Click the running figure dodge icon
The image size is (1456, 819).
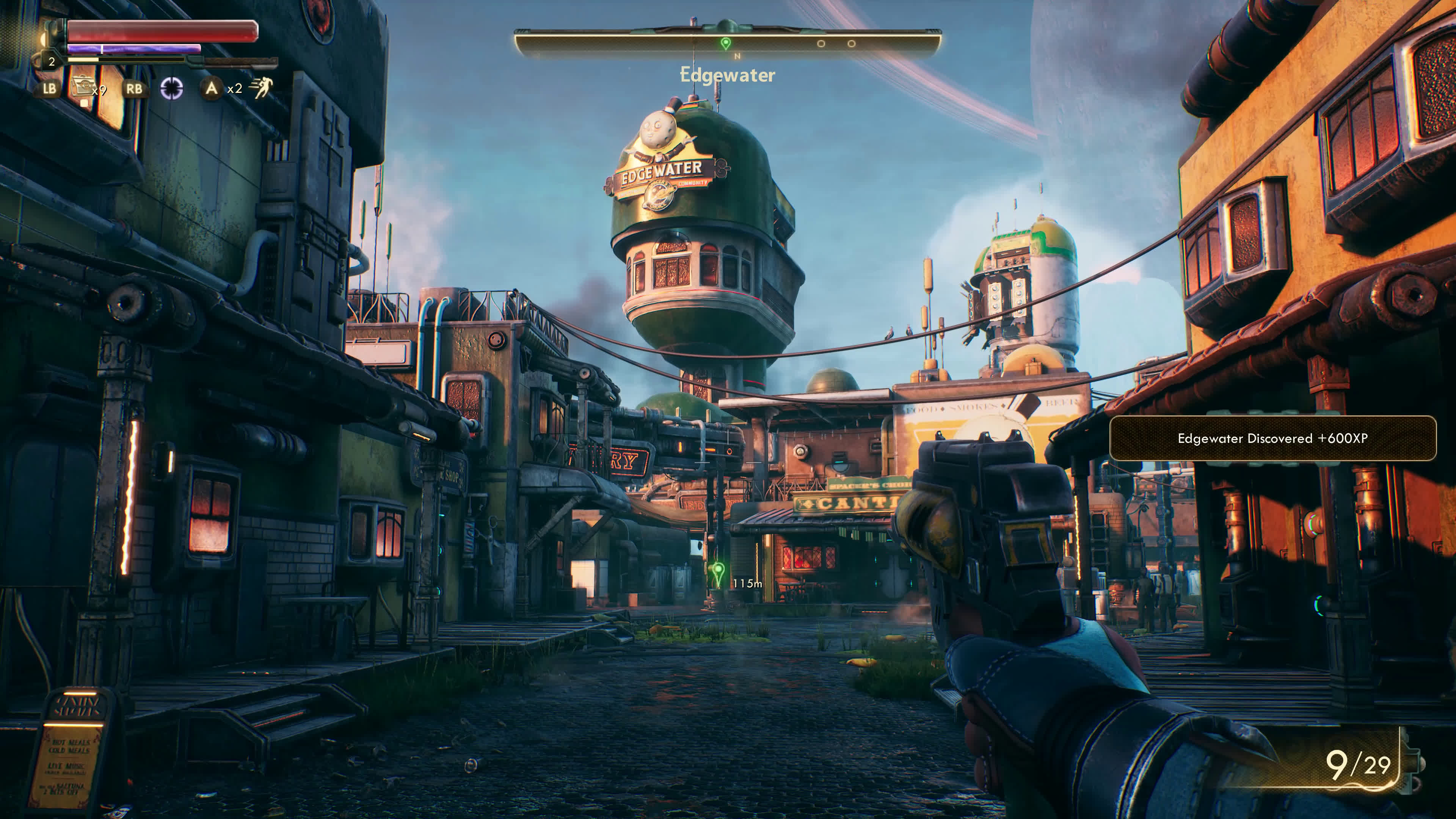click(262, 88)
